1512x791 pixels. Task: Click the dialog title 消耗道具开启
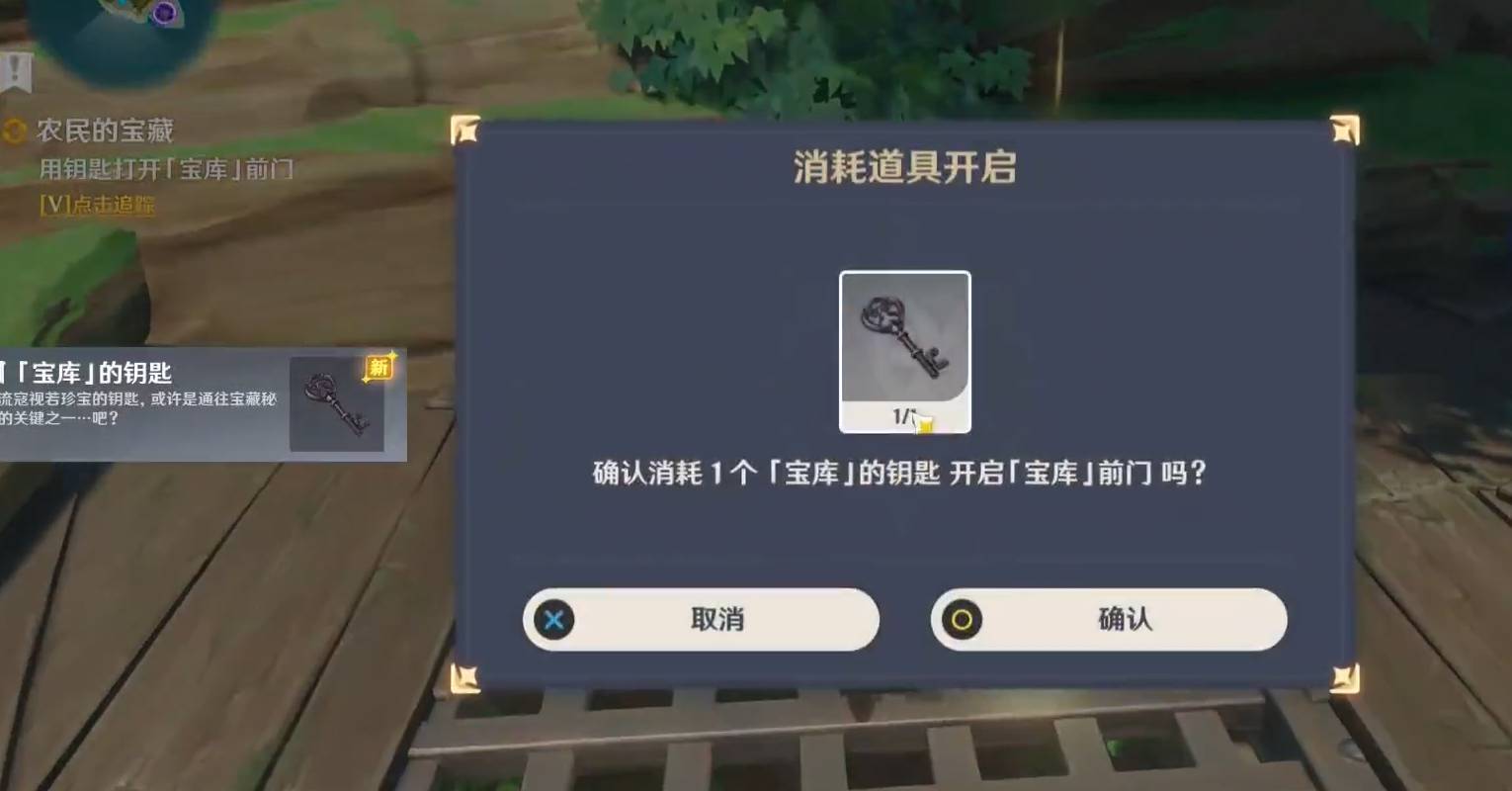click(905, 168)
